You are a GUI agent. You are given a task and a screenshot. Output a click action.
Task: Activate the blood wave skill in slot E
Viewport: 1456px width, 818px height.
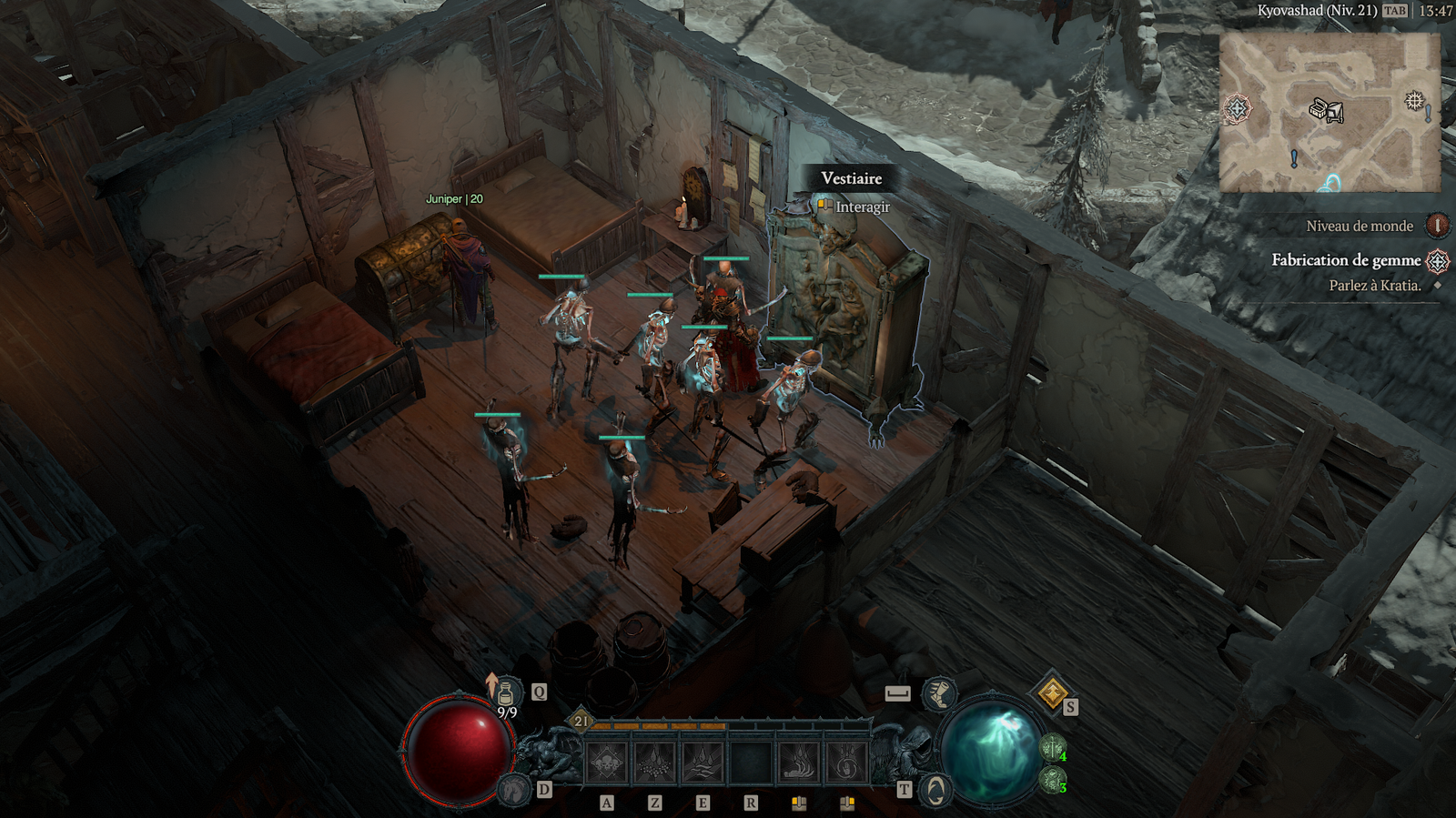pos(703,762)
